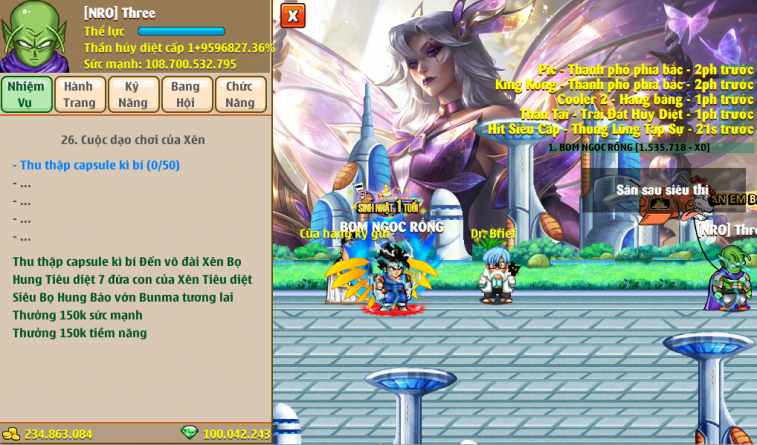Select the Thu thập capsule kì bí objective
The height and width of the screenshot is (445, 757).
pyautogui.click(x=96, y=165)
